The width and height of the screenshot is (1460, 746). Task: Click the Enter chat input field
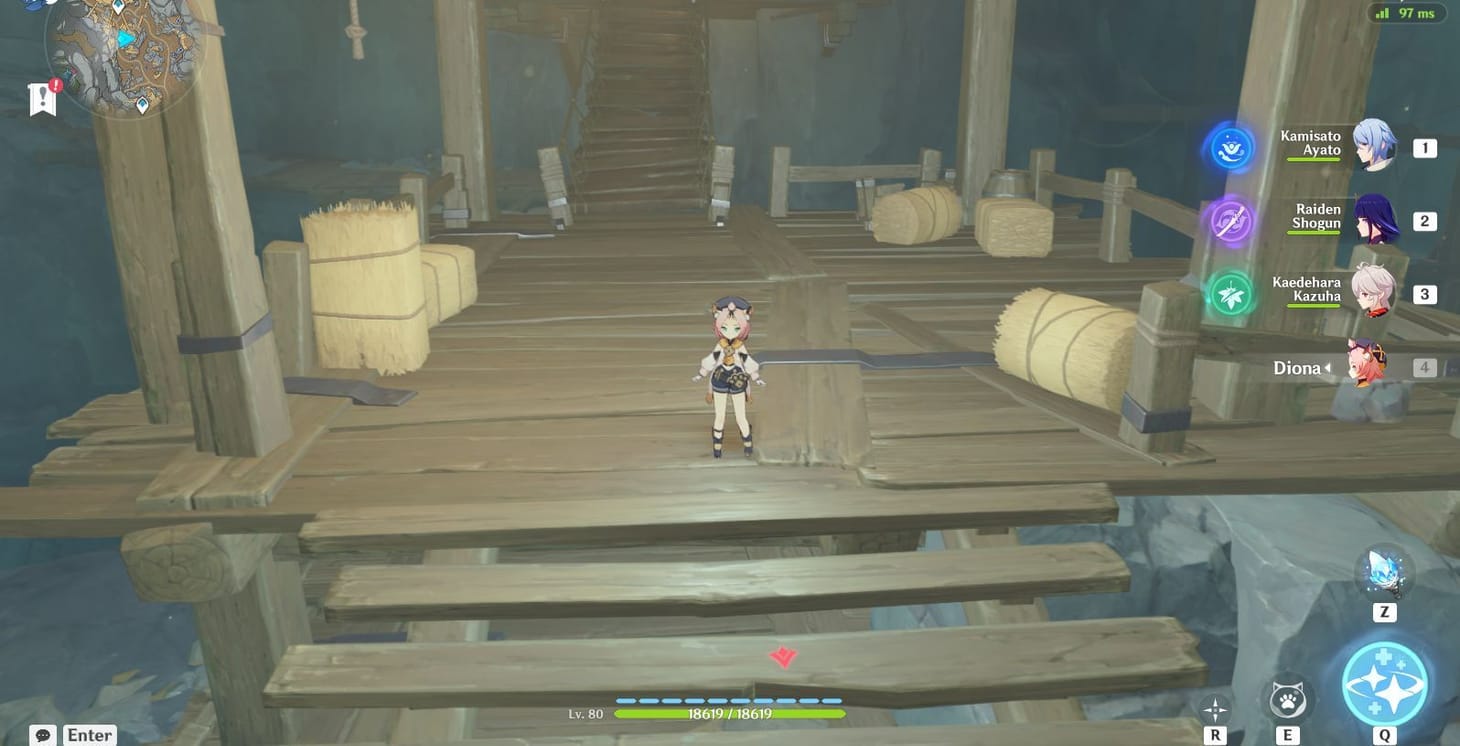(88, 734)
